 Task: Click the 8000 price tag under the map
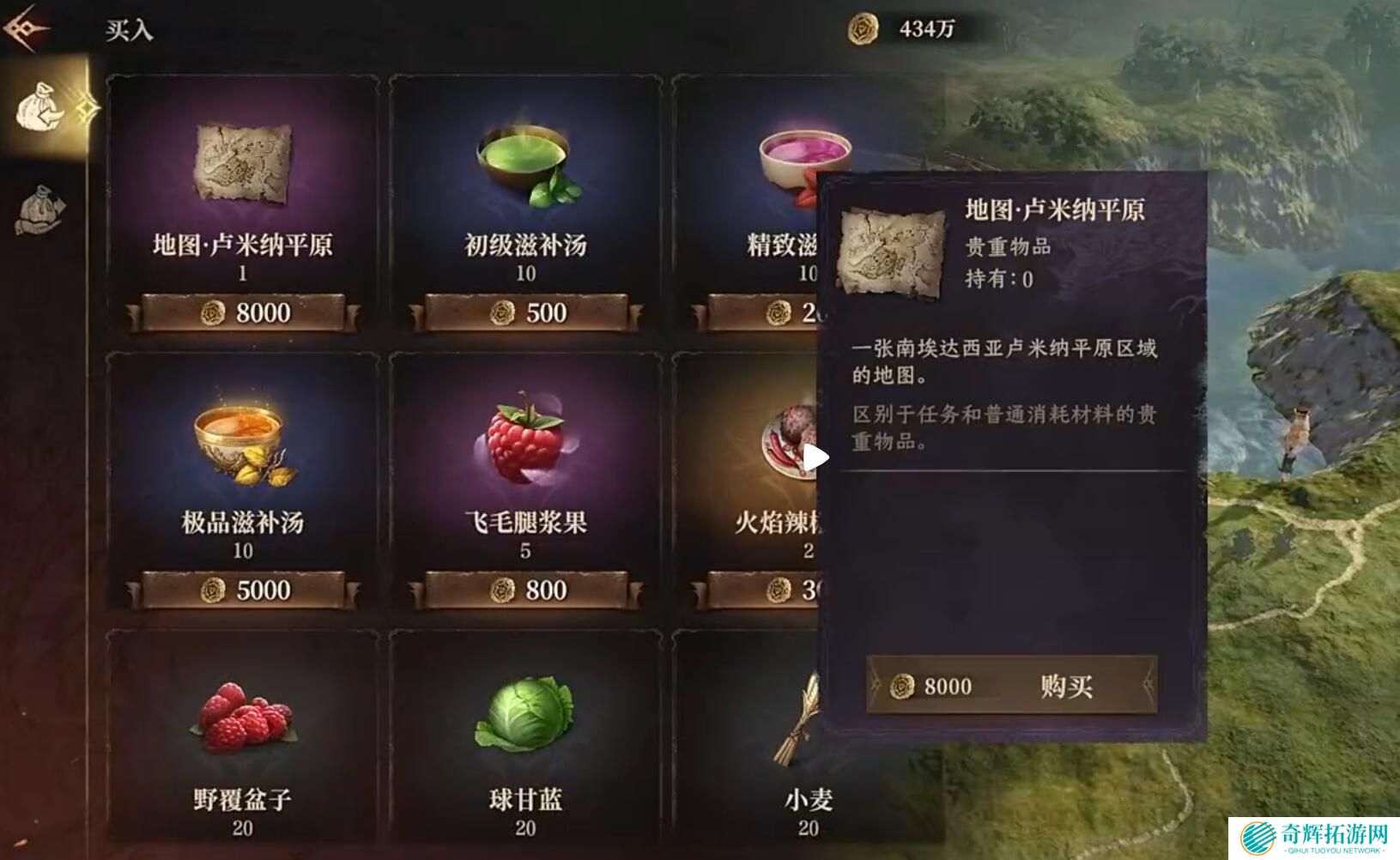(244, 312)
